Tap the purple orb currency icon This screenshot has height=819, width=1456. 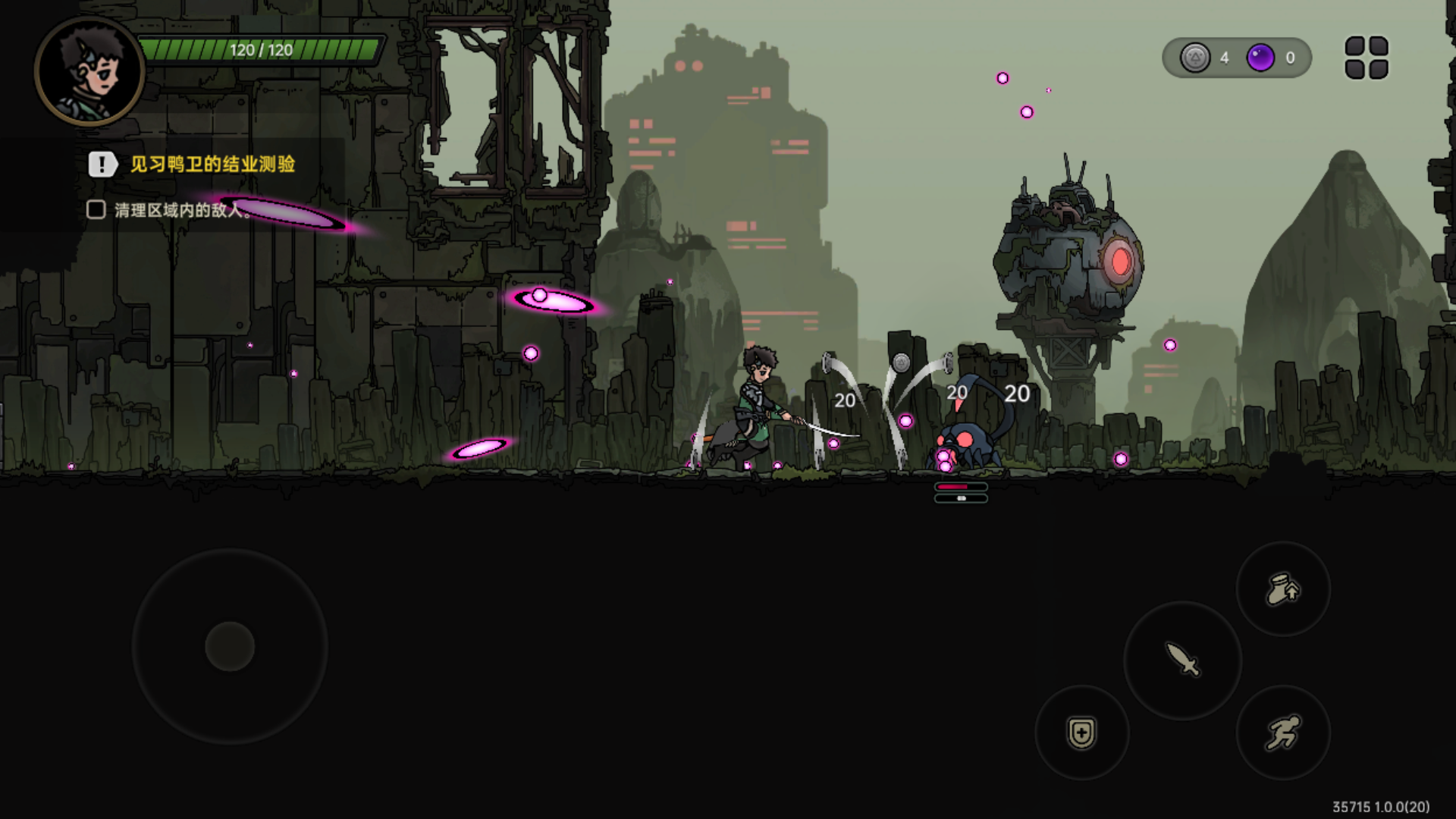coord(1260,58)
